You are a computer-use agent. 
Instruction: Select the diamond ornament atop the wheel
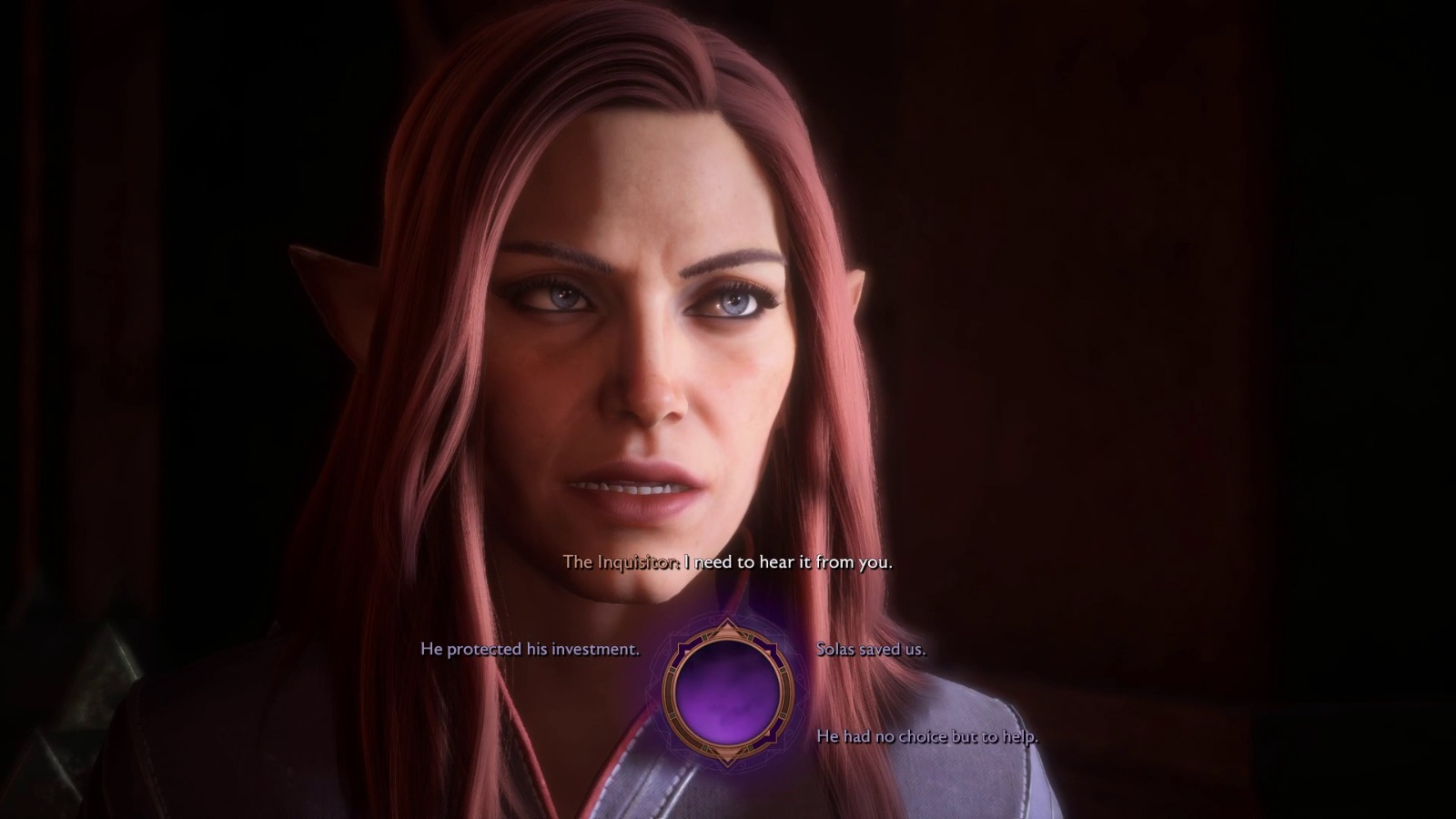click(726, 625)
